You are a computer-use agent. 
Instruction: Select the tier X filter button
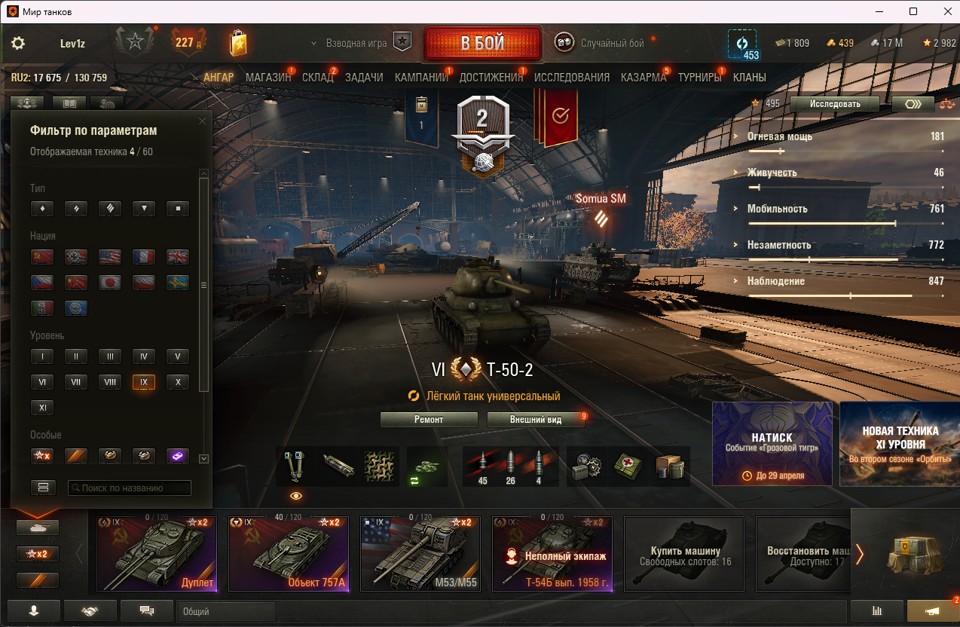coord(177,382)
